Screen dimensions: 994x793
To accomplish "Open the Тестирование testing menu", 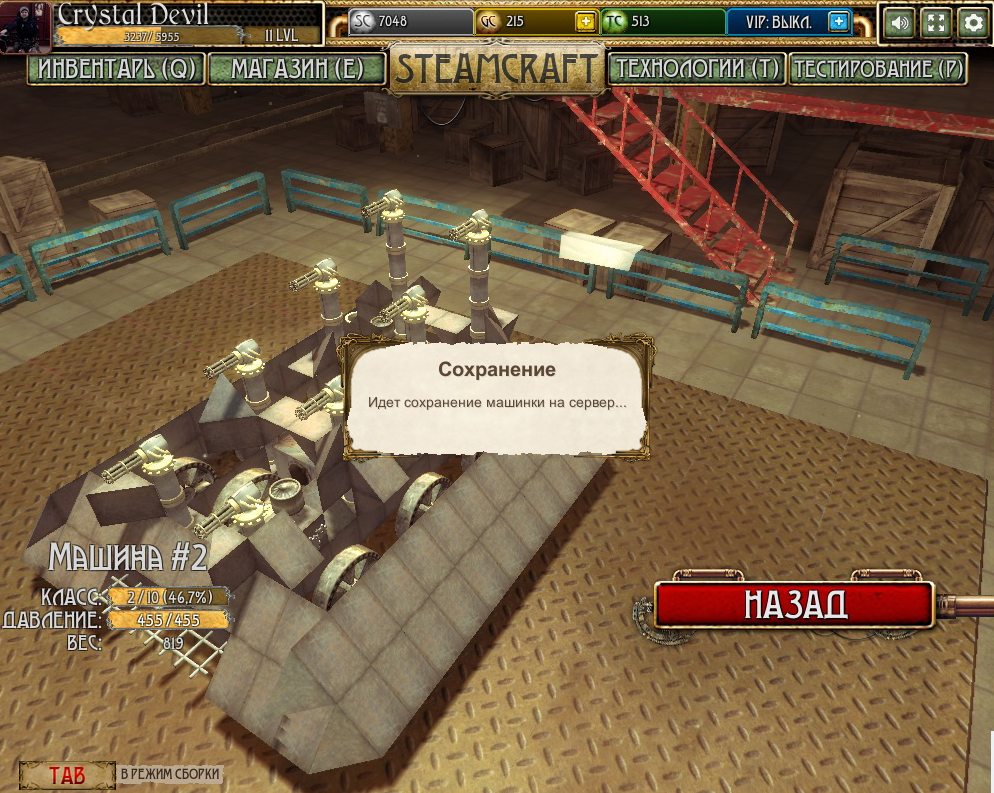I will pyautogui.click(x=878, y=69).
